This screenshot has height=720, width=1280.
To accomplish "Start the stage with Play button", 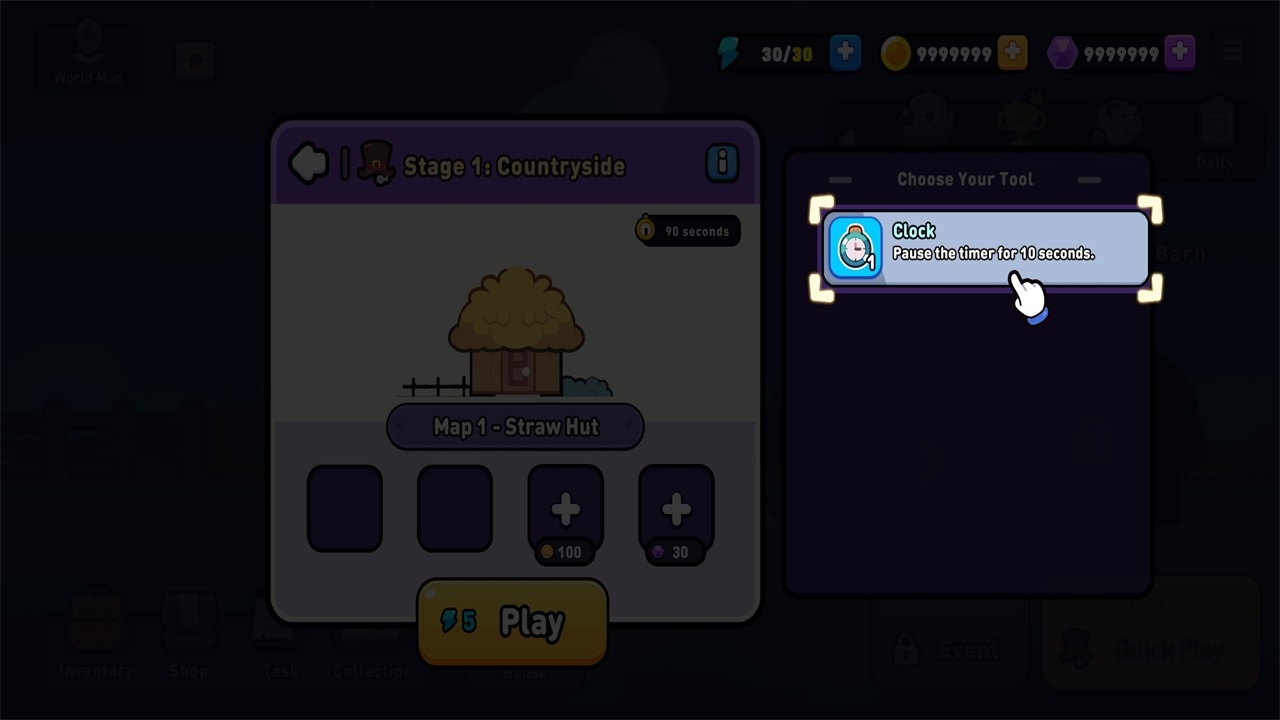I will coord(512,622).
